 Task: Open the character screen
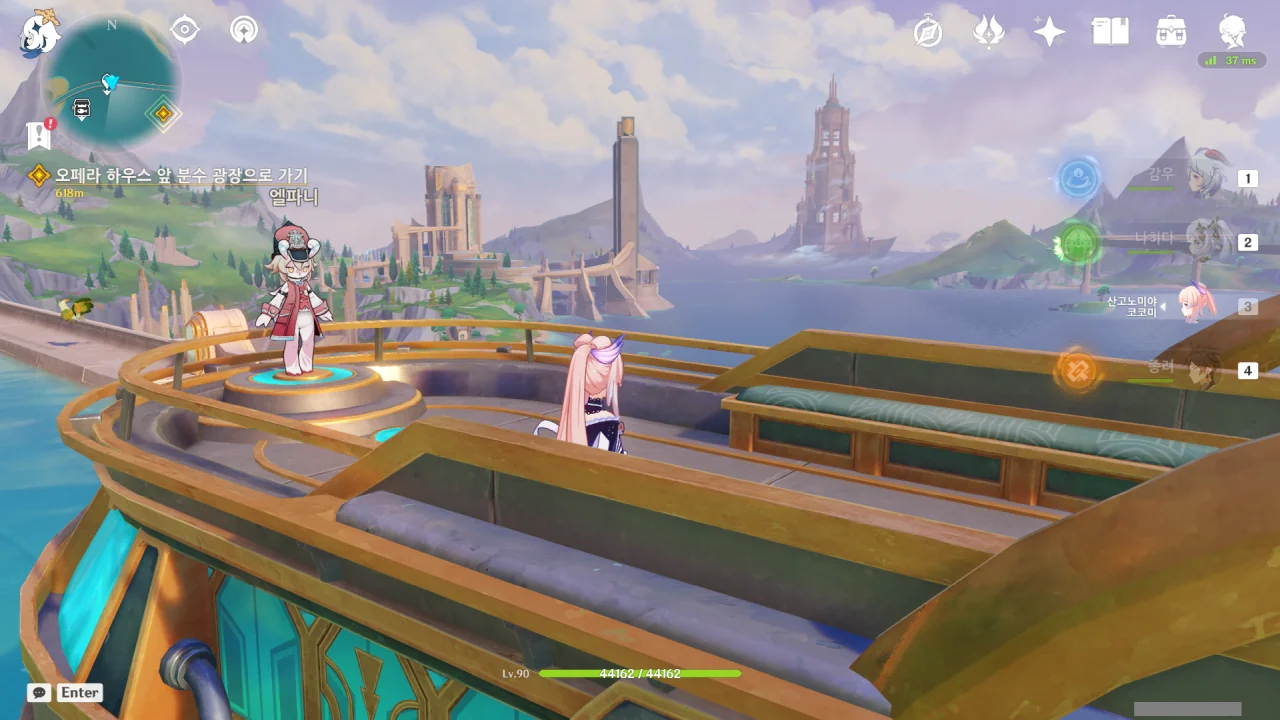tap(1232, 32)
